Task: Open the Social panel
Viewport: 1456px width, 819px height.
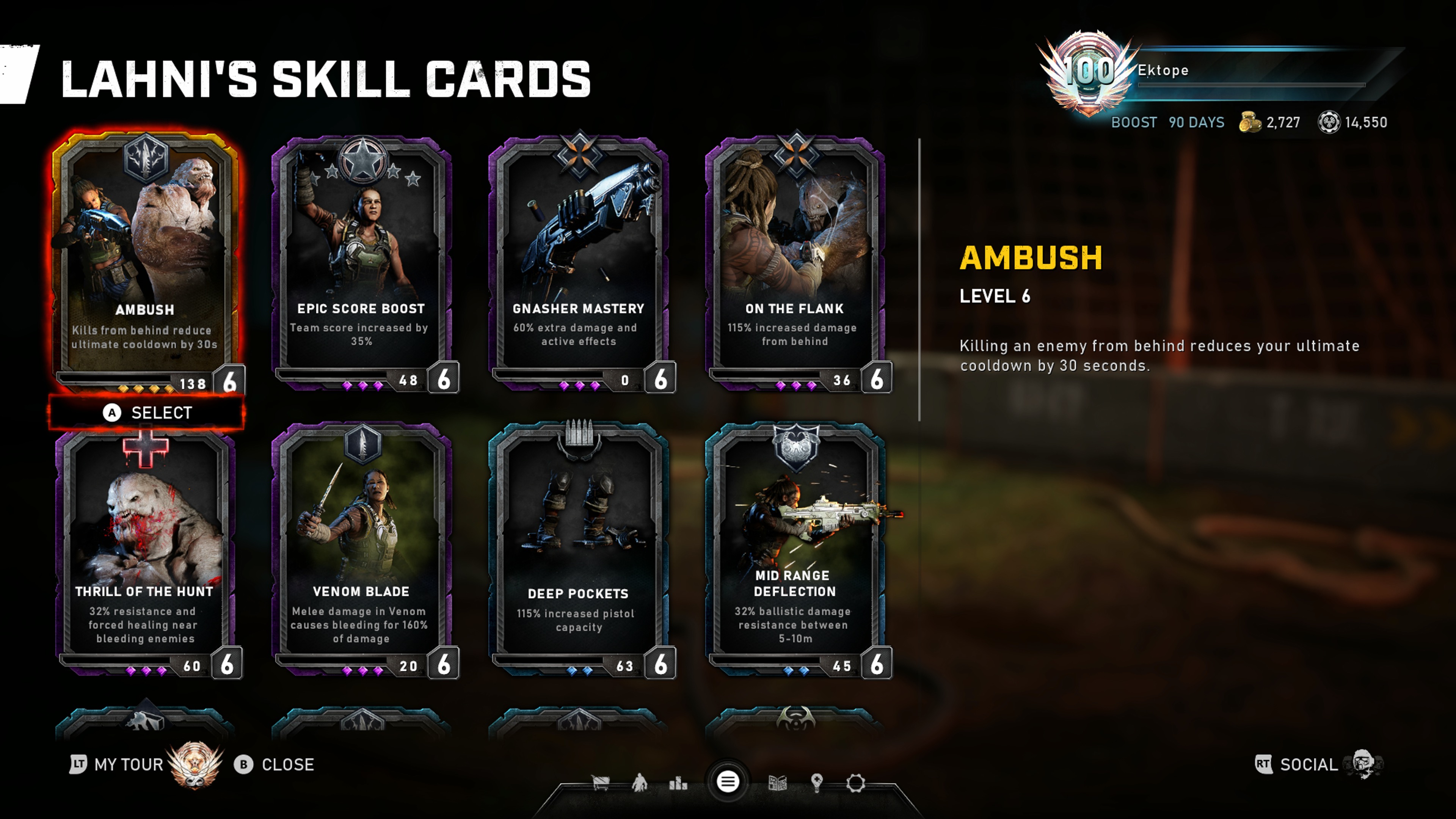Action: click(x=1308, y=765)
